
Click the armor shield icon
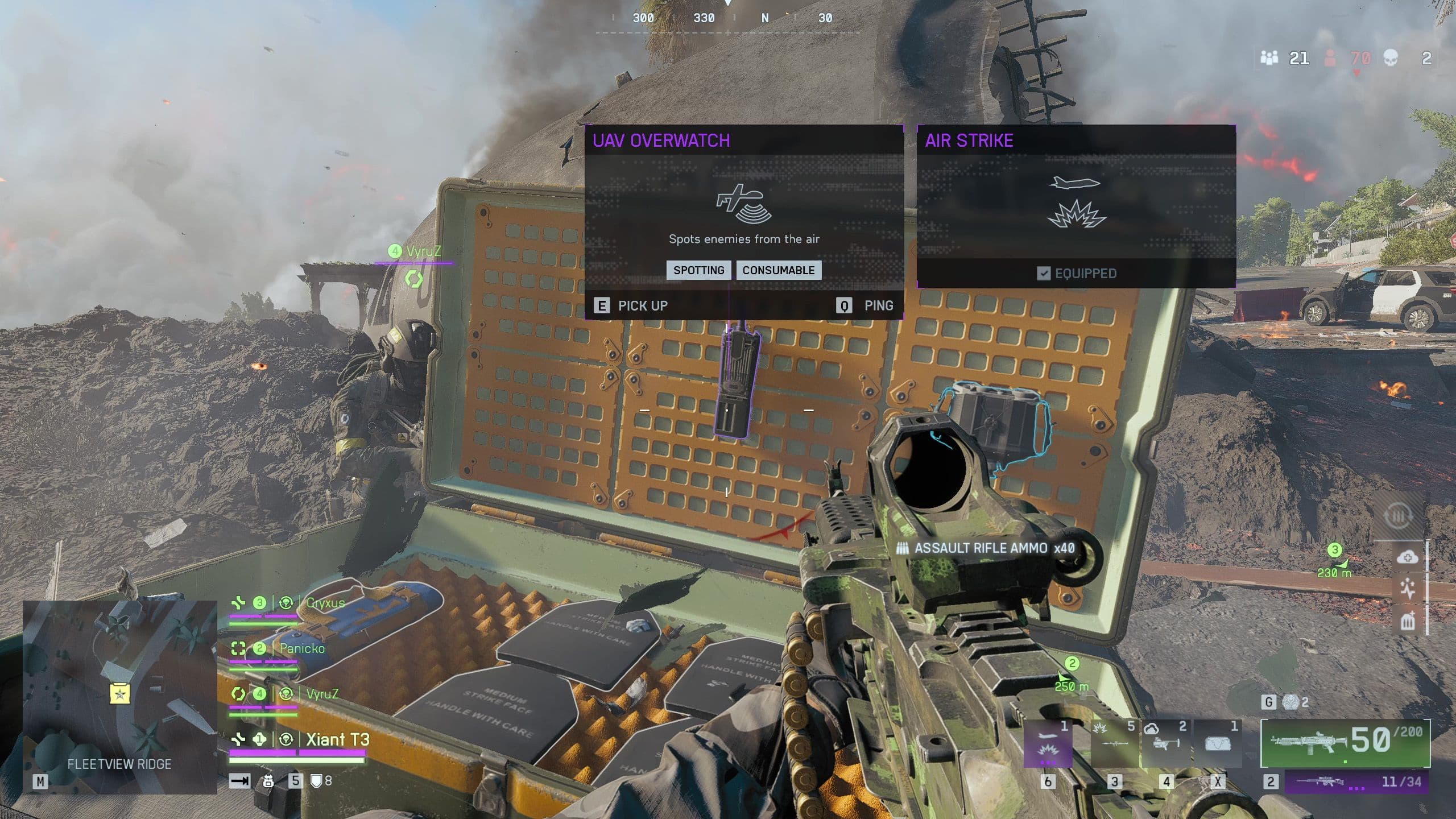[317, 781]
